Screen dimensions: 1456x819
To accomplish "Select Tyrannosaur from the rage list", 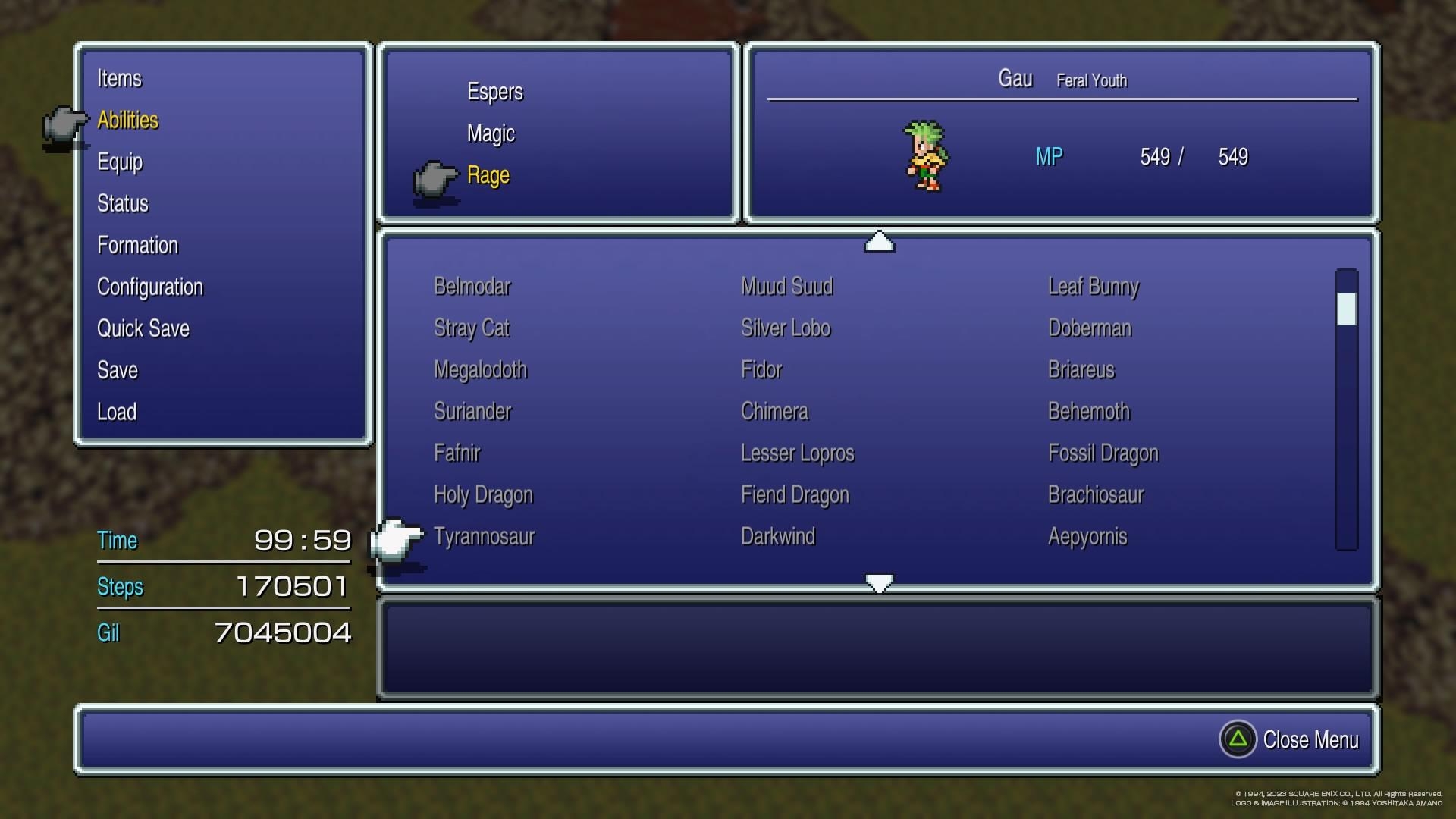I will [x=483, y=536].
